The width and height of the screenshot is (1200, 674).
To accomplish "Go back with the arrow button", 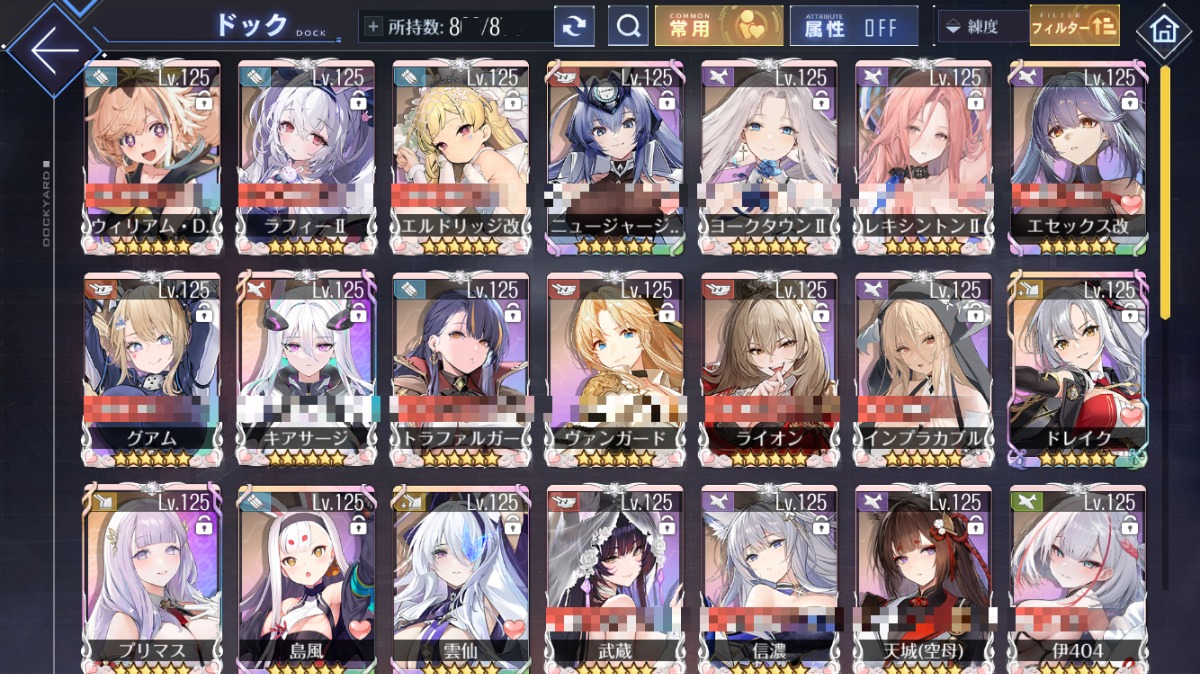I will coord(52,49).
